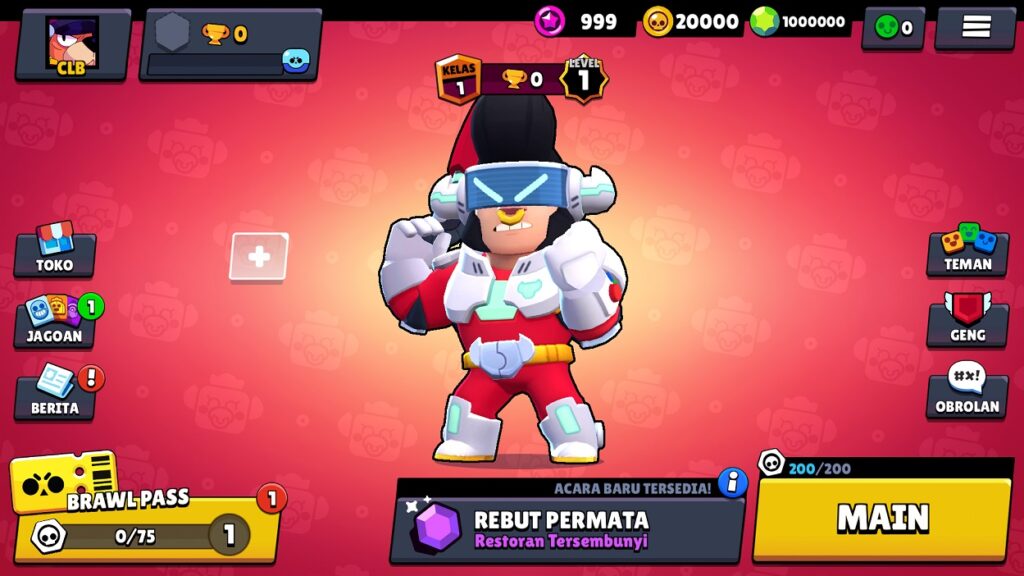
Task: Open the CLB player profile
Action: [72, 45]
